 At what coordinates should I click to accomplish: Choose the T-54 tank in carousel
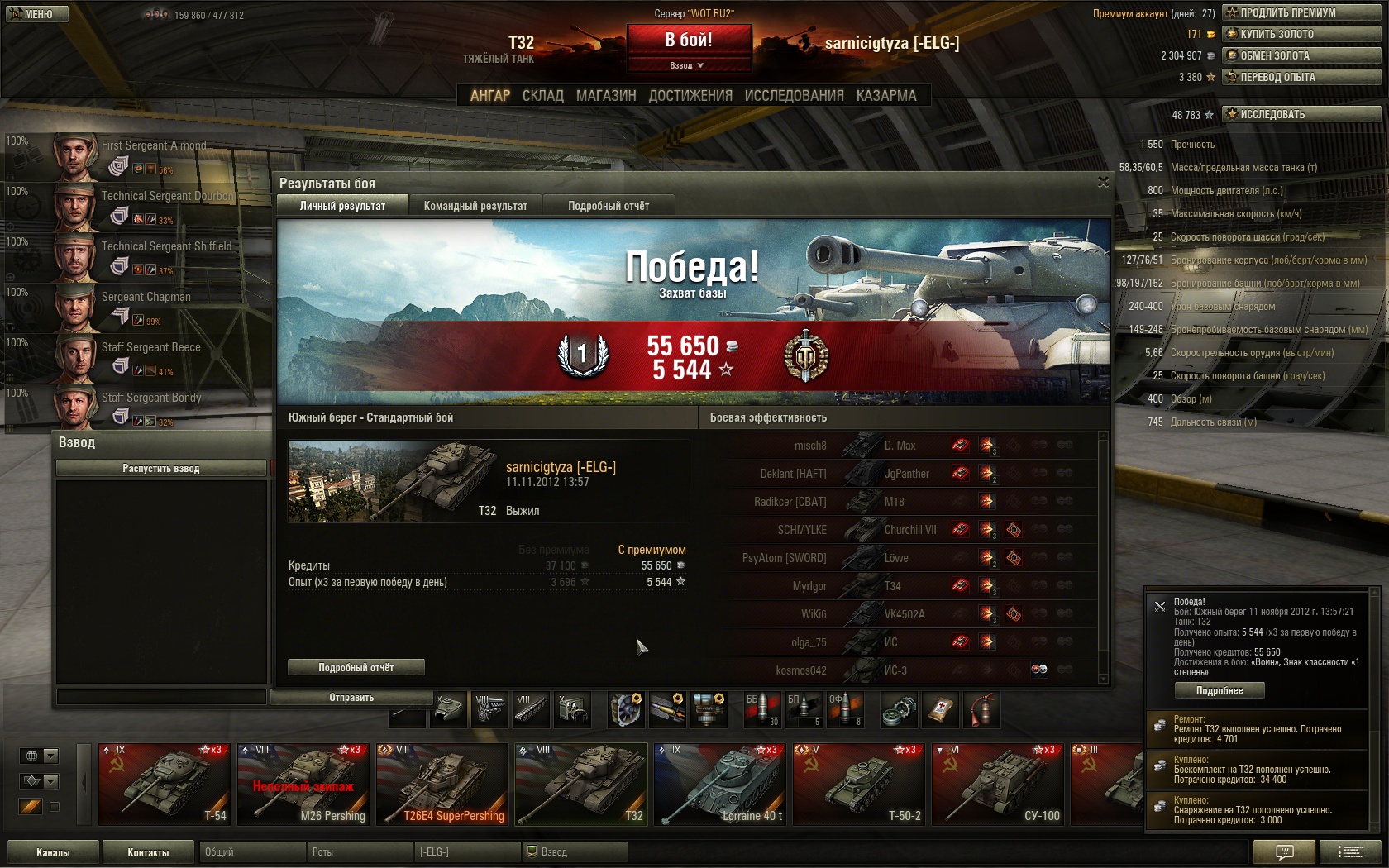[x=164, y=785]
